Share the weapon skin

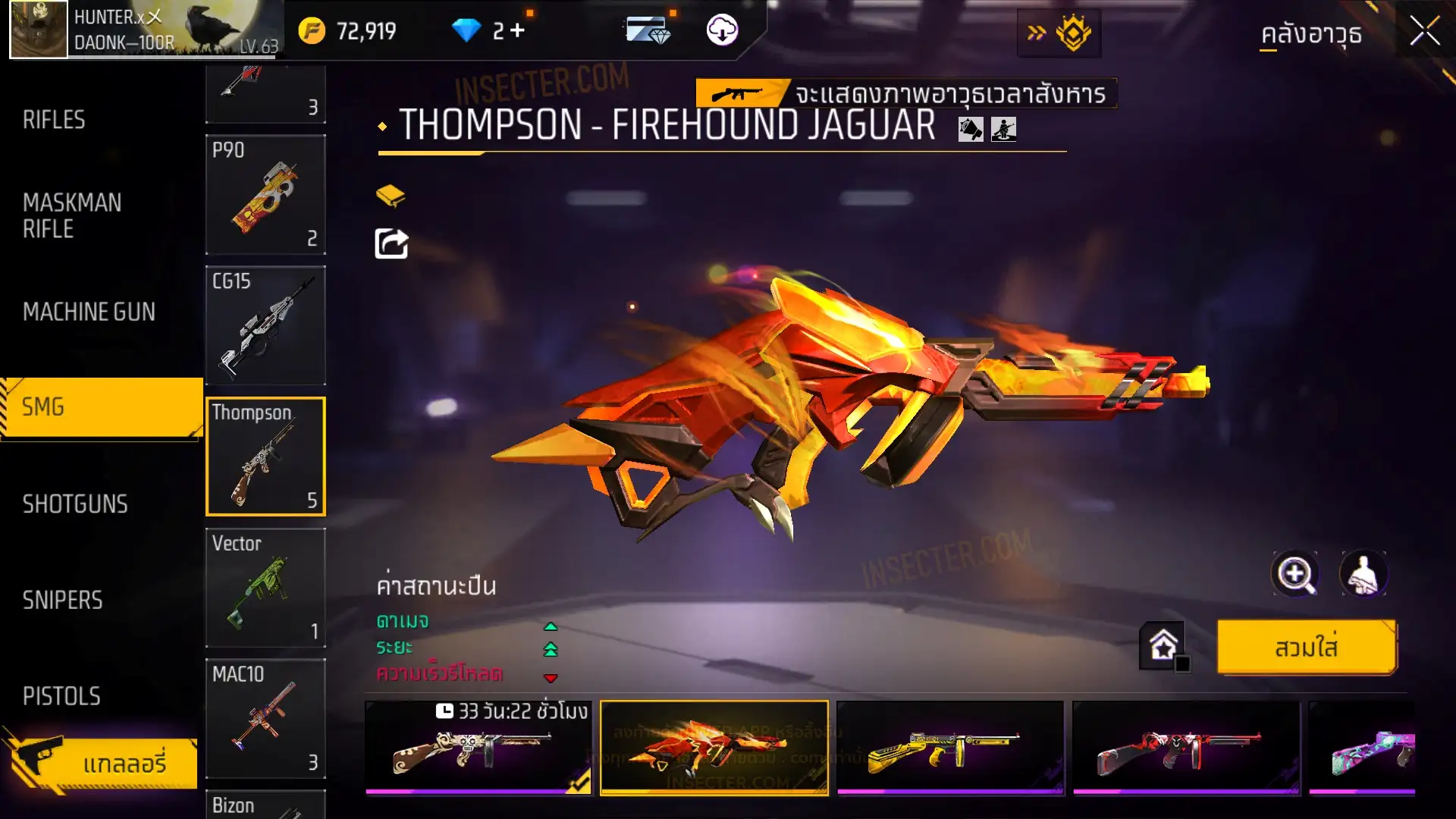pos(391,244)
